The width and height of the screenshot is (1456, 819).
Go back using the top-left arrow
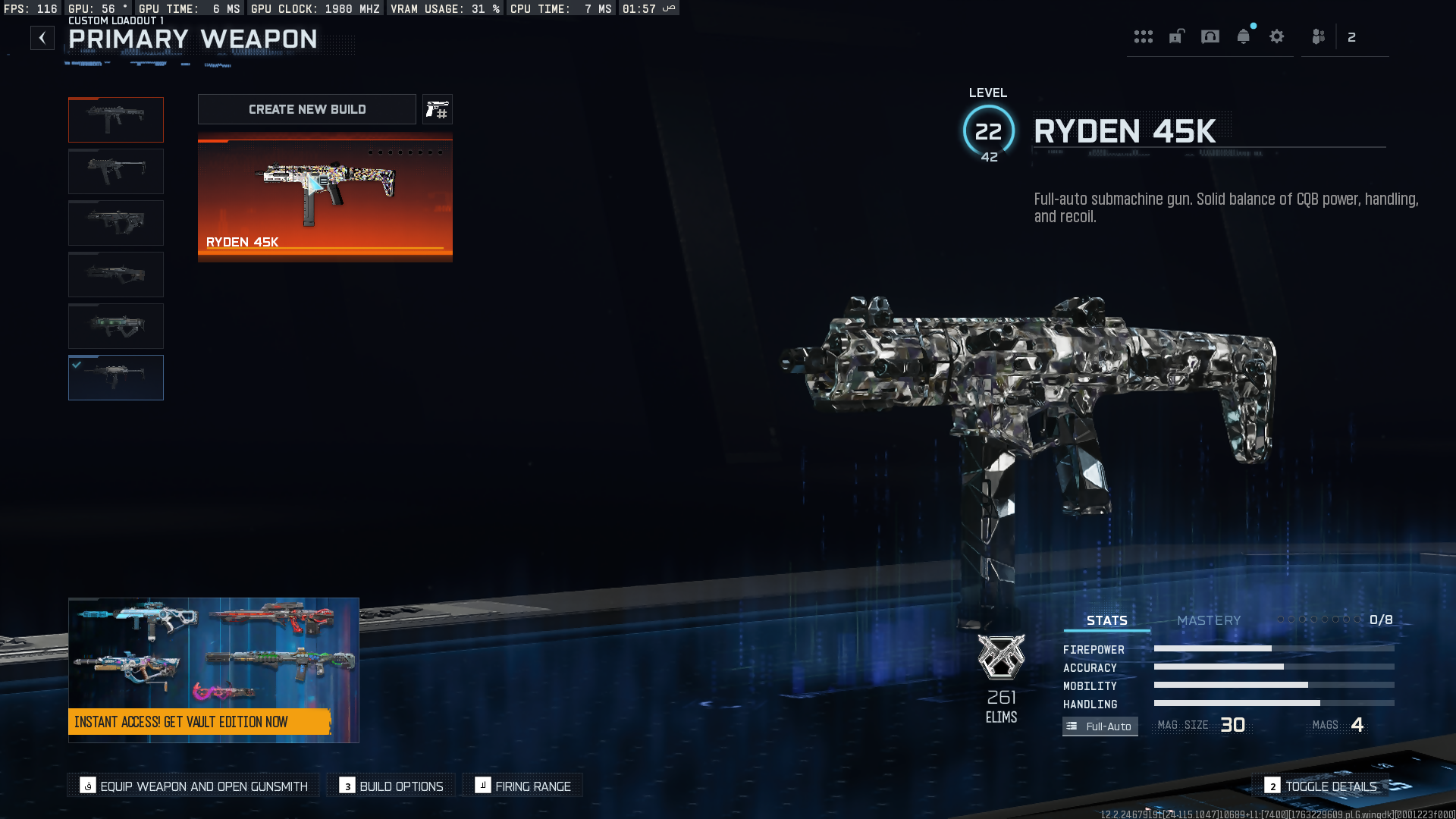tap(42, 38)
